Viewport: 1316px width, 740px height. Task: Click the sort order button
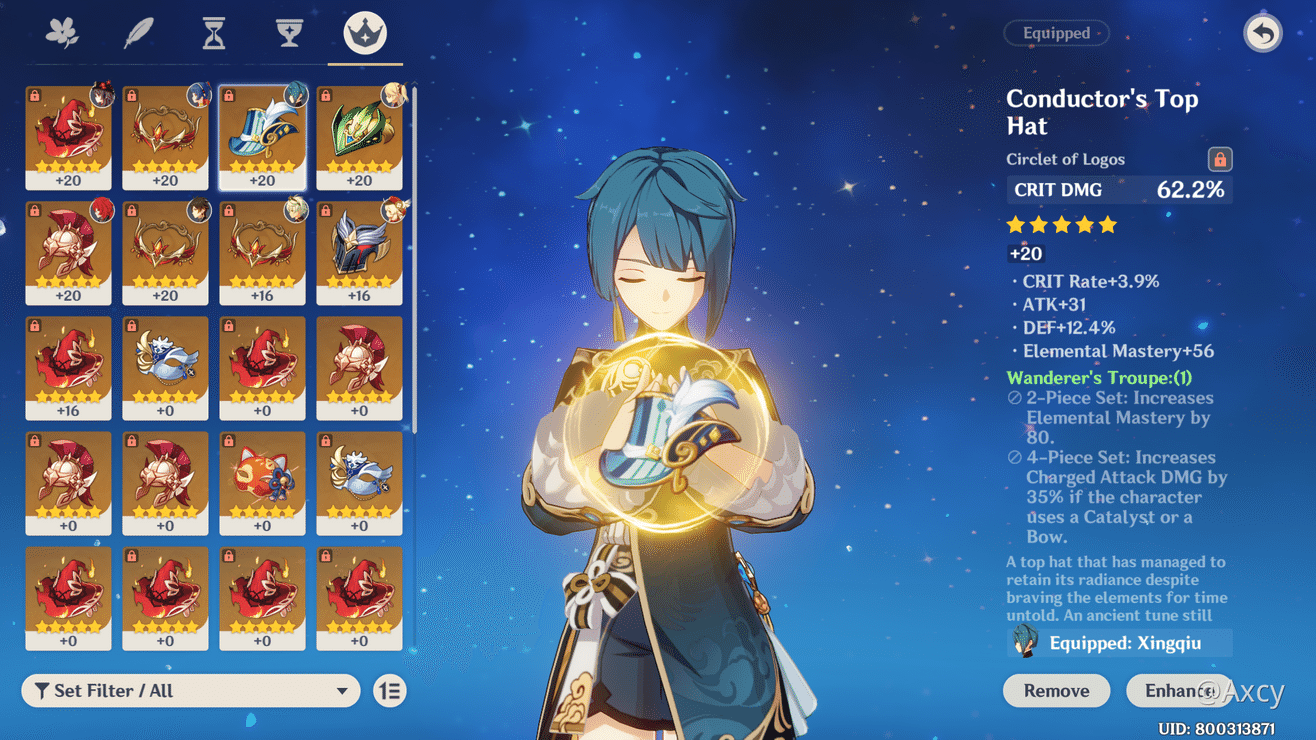click(390, 691)
